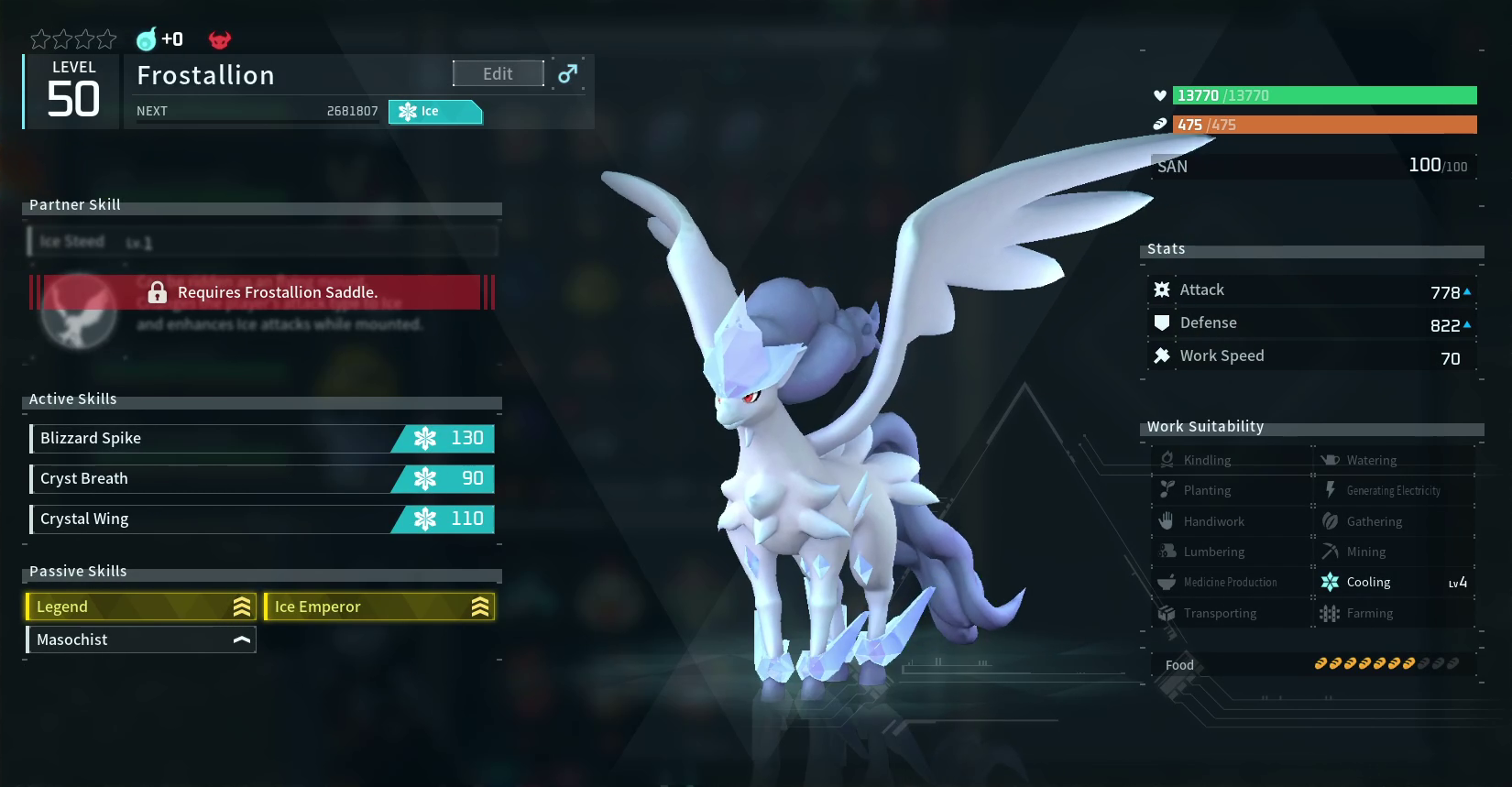1512x787 pixels.
Task: Select the Cooling work suitability entry
Action: pyautogui.click(x=1395, y=583)
